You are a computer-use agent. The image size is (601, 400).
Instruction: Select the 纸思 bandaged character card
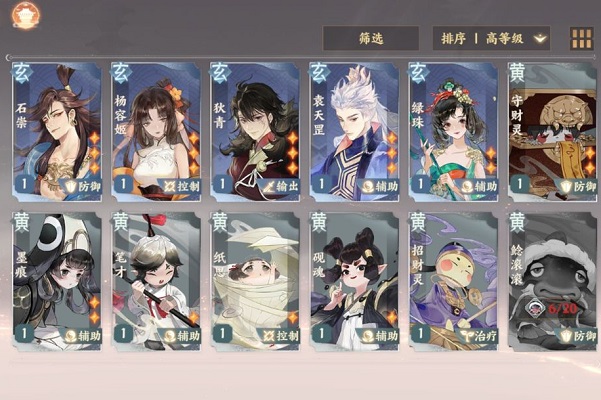click(x=254, y=280)
